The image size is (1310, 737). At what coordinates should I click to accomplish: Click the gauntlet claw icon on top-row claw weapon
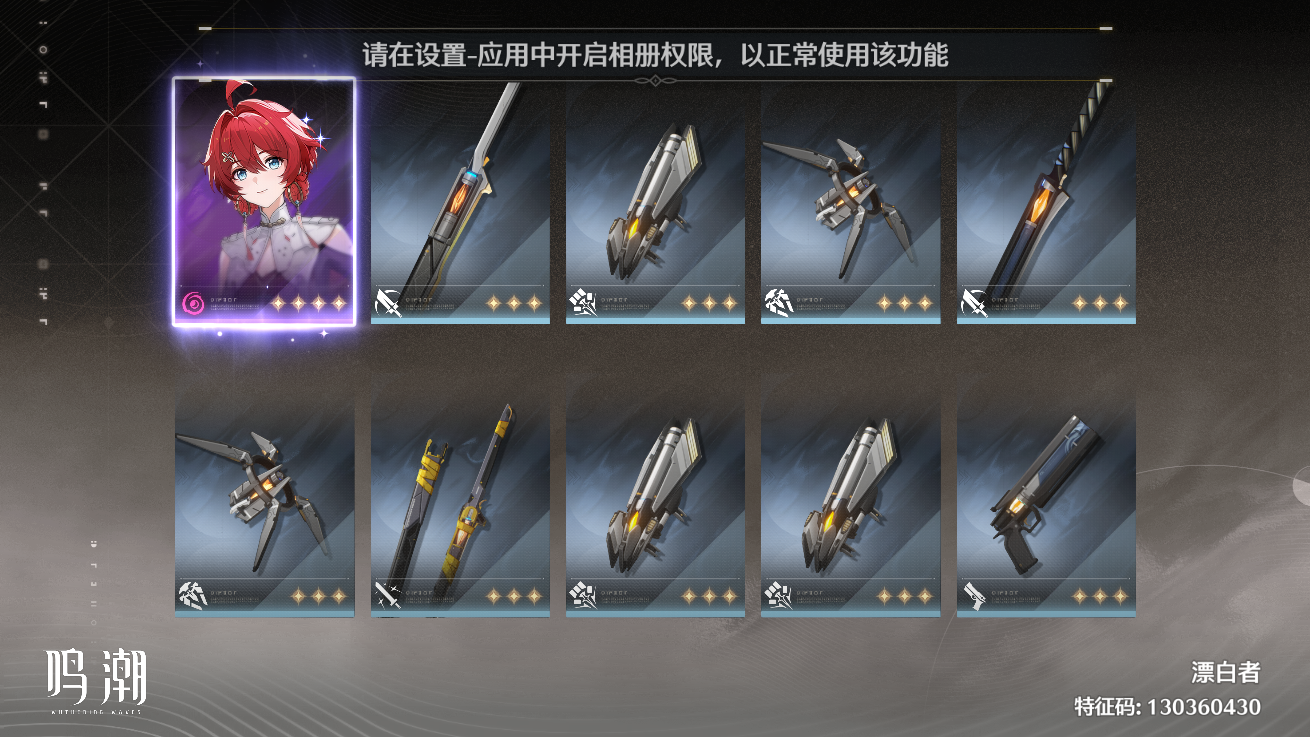pyautogui.click(x=780, y=303)
